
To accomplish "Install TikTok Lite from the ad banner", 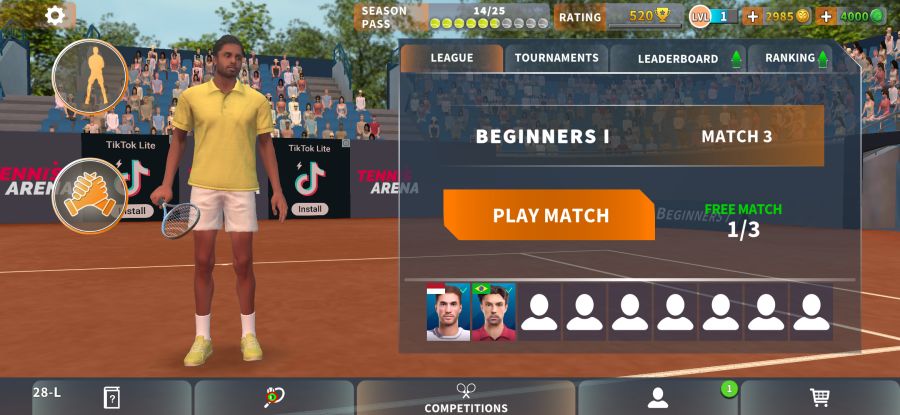I will point(310,209).
